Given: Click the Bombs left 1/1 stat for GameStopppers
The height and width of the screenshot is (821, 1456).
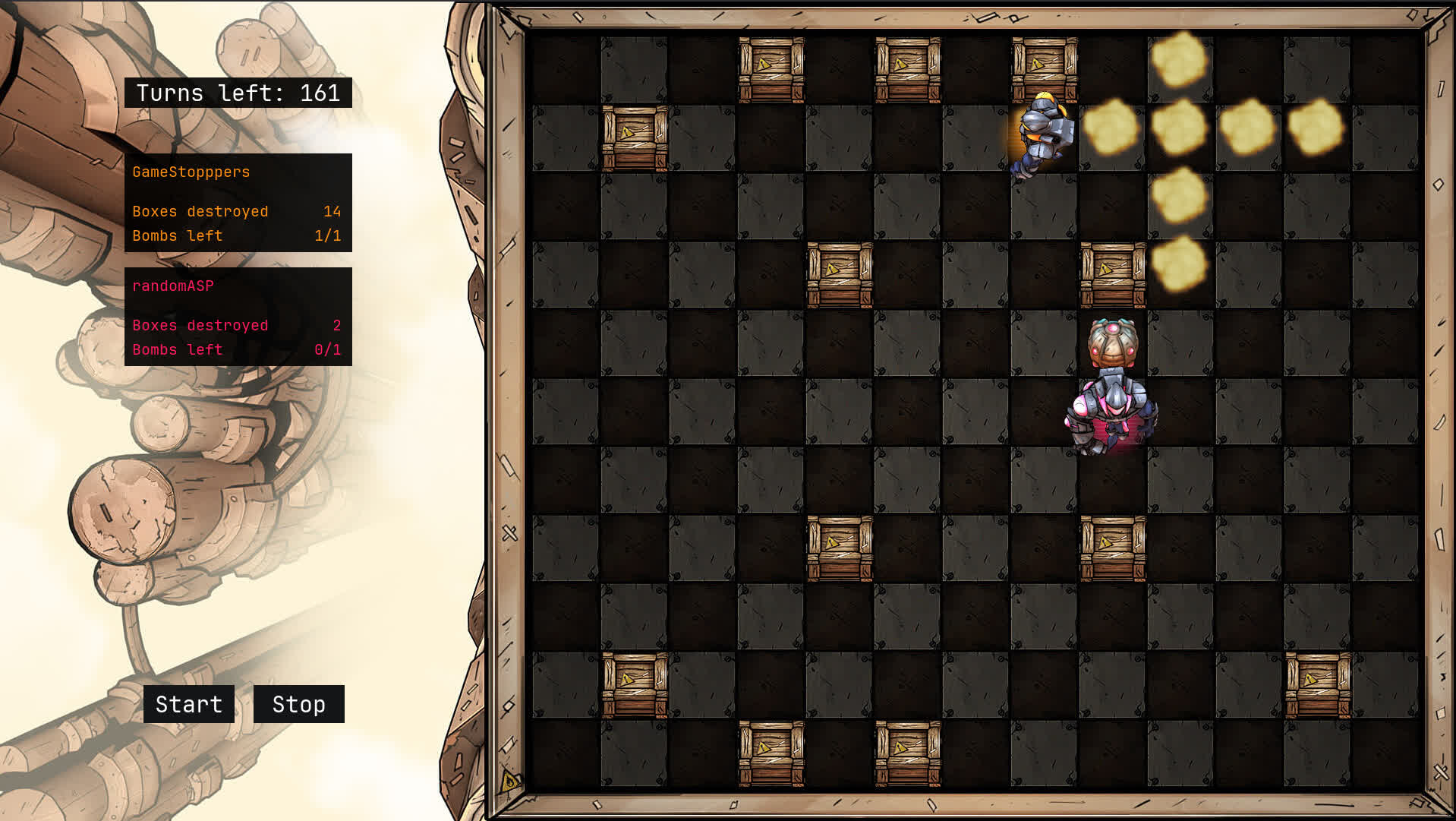Looking at the screenshot, I should [x=237, y=235].
